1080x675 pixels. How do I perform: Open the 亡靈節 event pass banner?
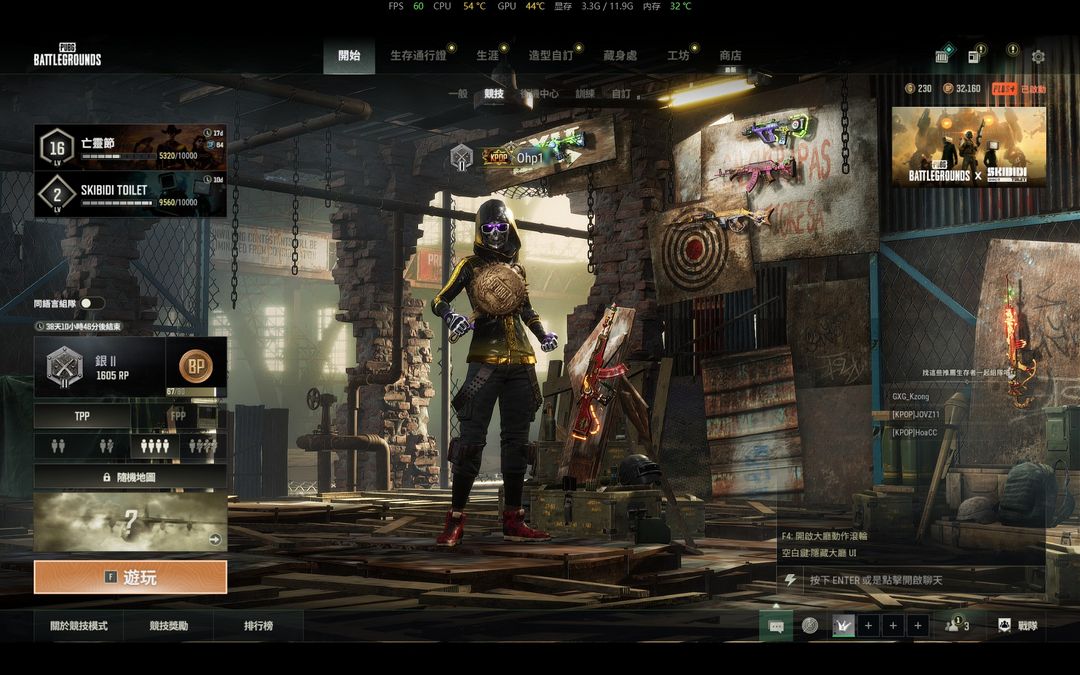130,146
